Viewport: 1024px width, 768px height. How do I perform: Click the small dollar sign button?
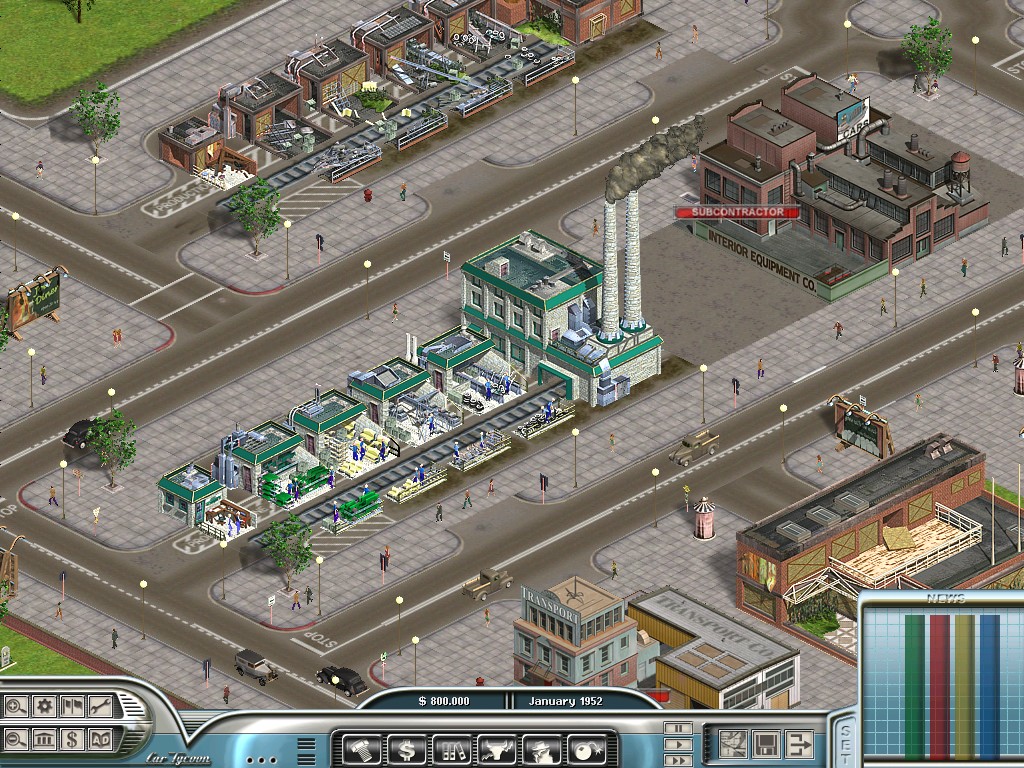pos(72,740)
